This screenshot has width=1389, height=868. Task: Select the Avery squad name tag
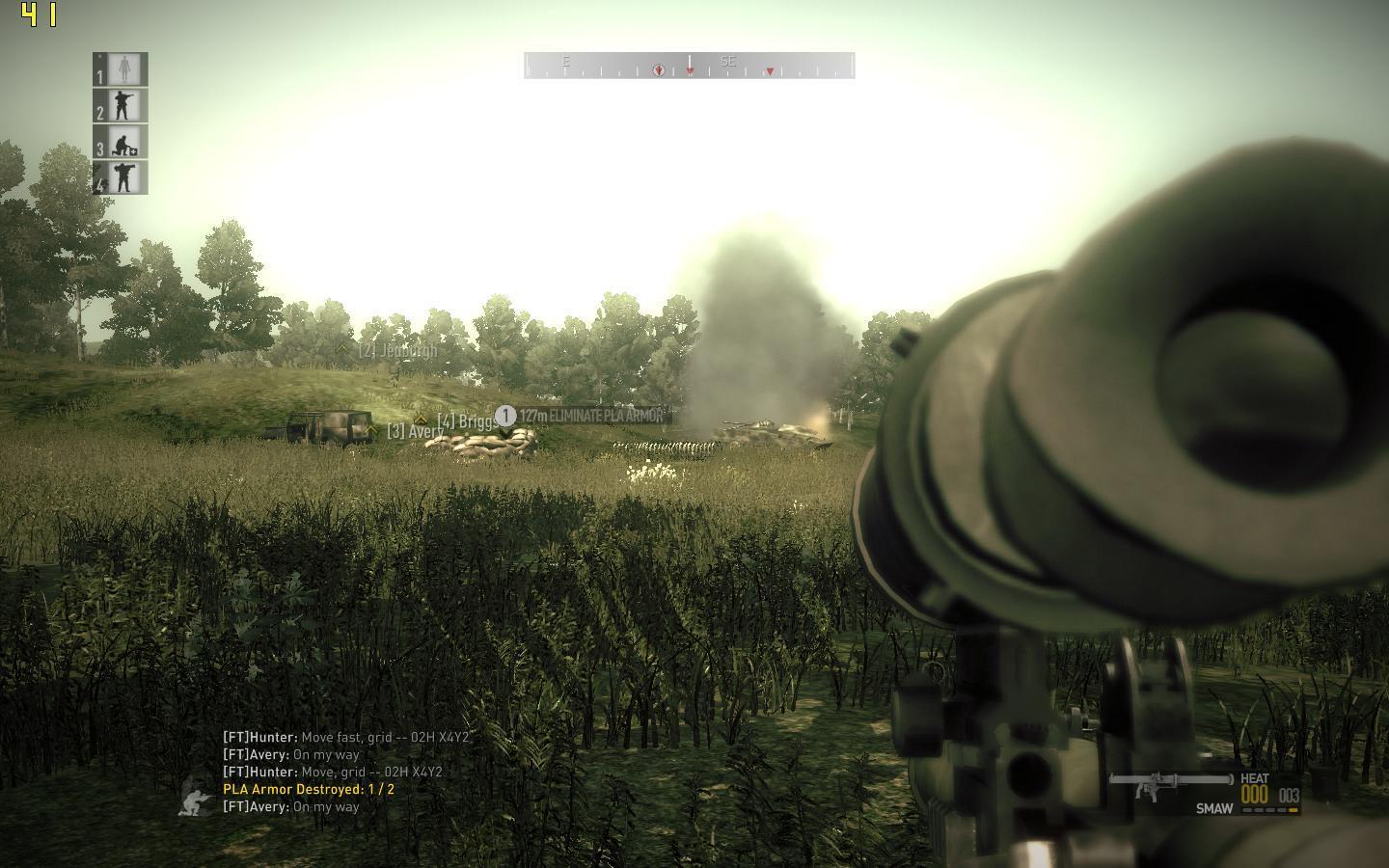(x=414, y=431)
